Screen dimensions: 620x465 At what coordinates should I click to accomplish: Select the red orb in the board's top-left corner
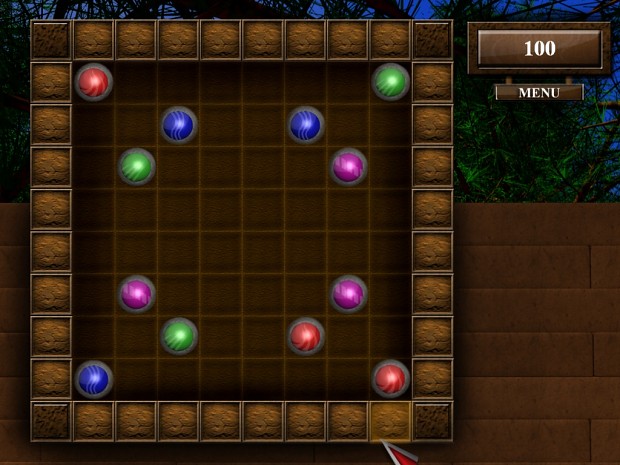pyautogui.click(x=94, y=81)
